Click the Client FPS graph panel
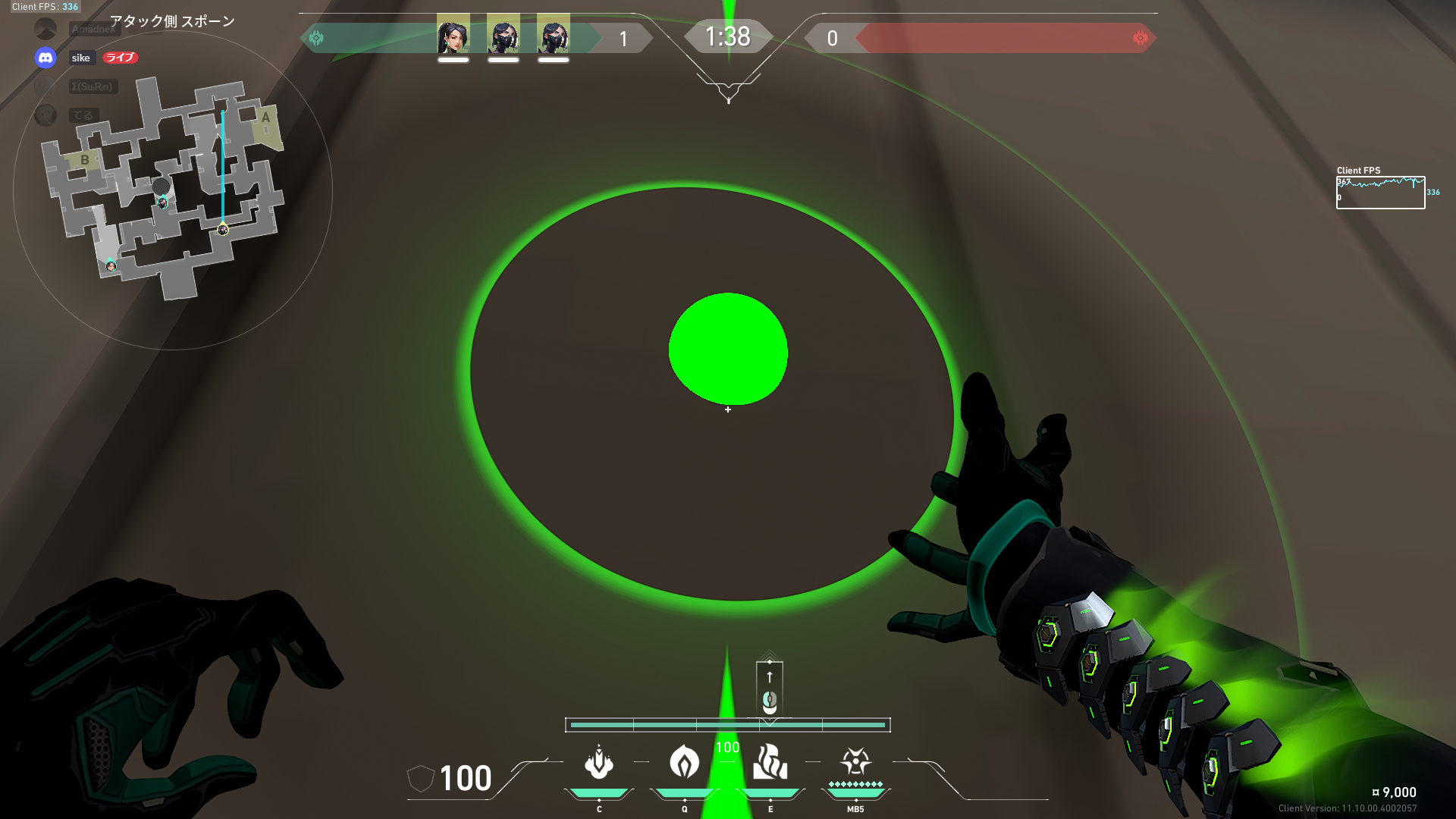The height and width of the screenshot is (819, 1456). click(x=1382, y=191)
